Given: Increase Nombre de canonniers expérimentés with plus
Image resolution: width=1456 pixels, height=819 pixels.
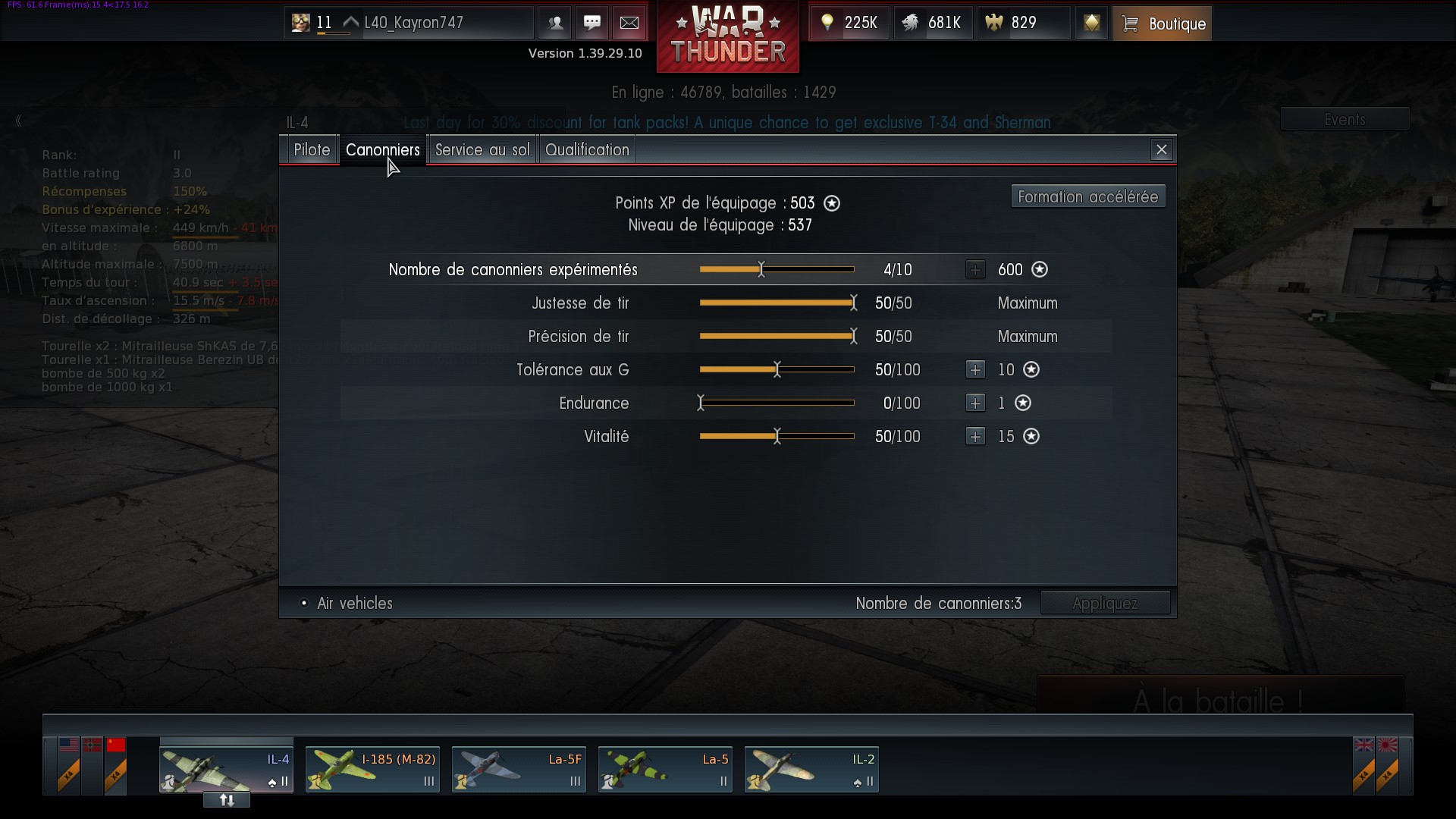Looking at the screenshot, I should point(975,270).
